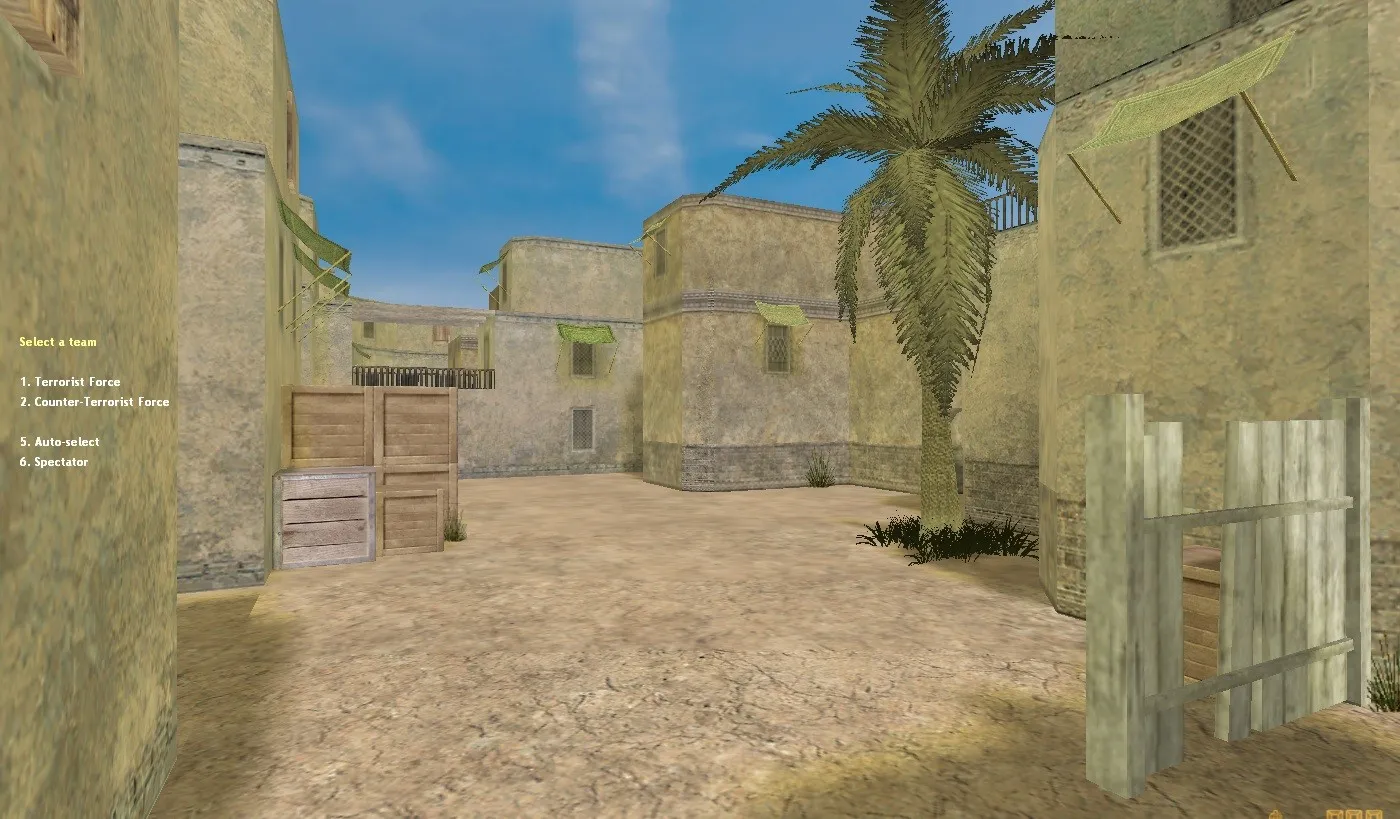Image resolution: width=1400 pixels, height=819 pixels.
Task: Click the grenade icon in the bottom HUD
Action: 1275,813
